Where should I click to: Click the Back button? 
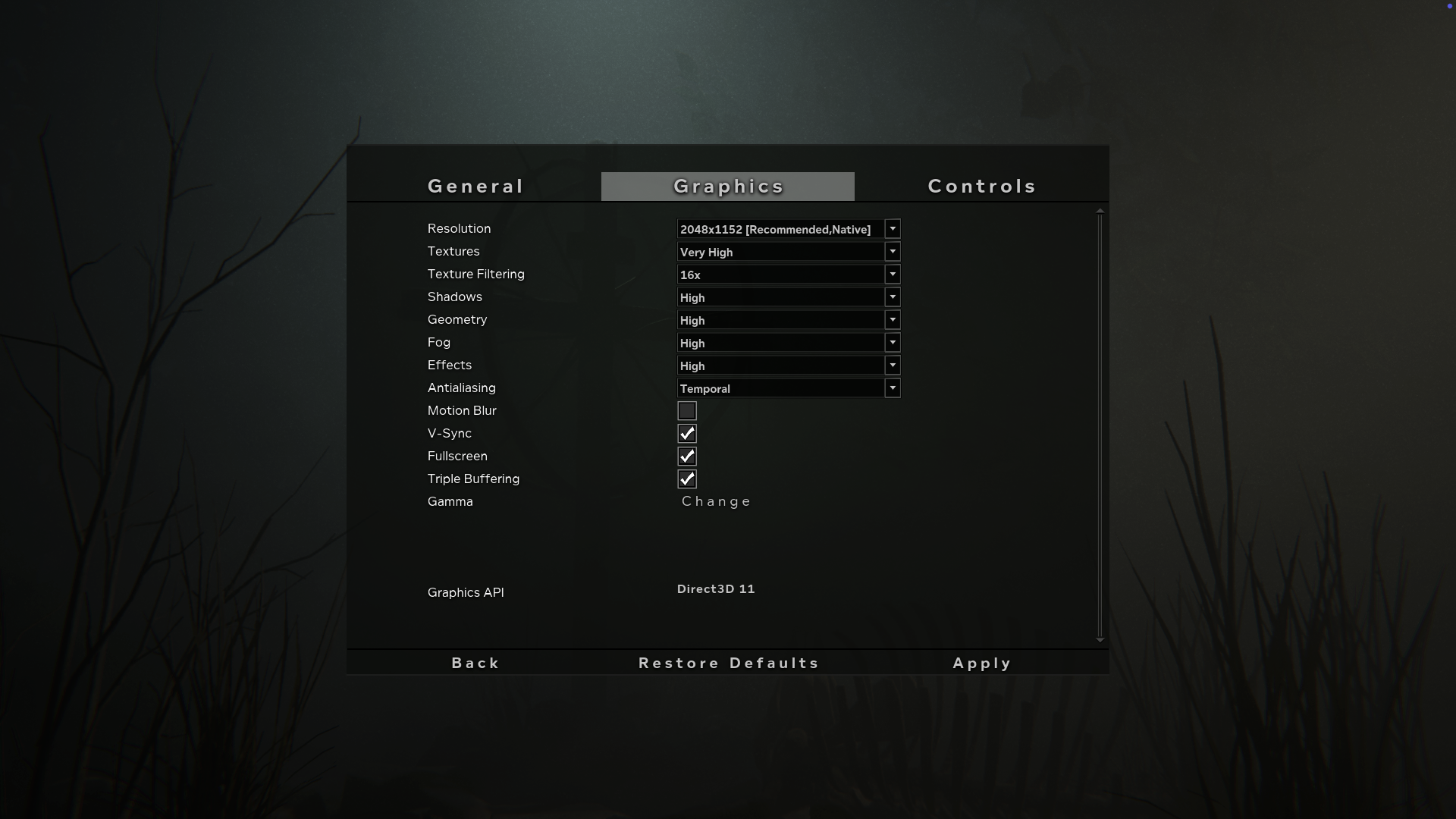click(x=475, y=662)
